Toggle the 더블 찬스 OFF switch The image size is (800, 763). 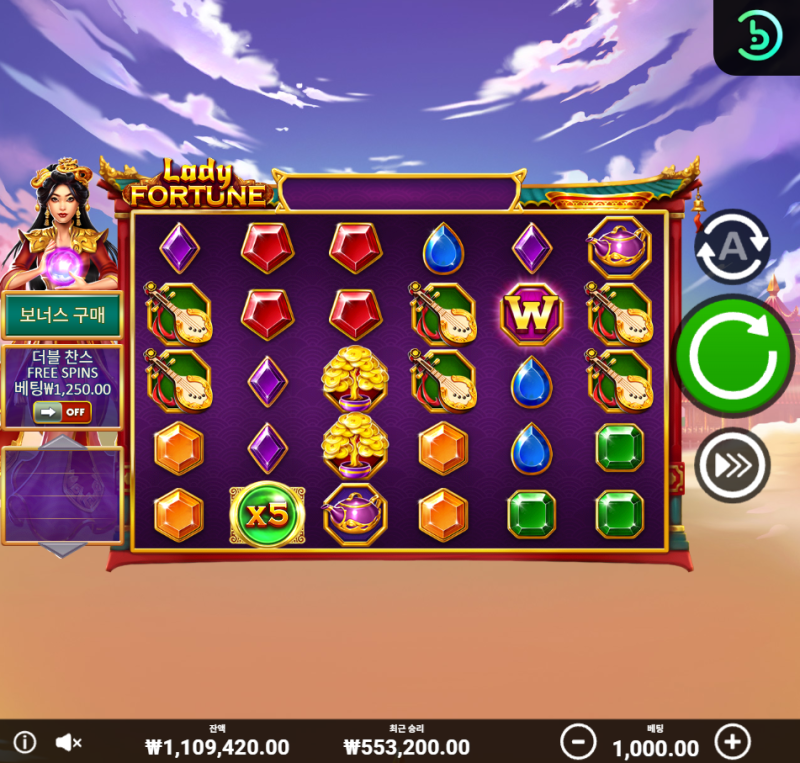(x=62, y=411)
